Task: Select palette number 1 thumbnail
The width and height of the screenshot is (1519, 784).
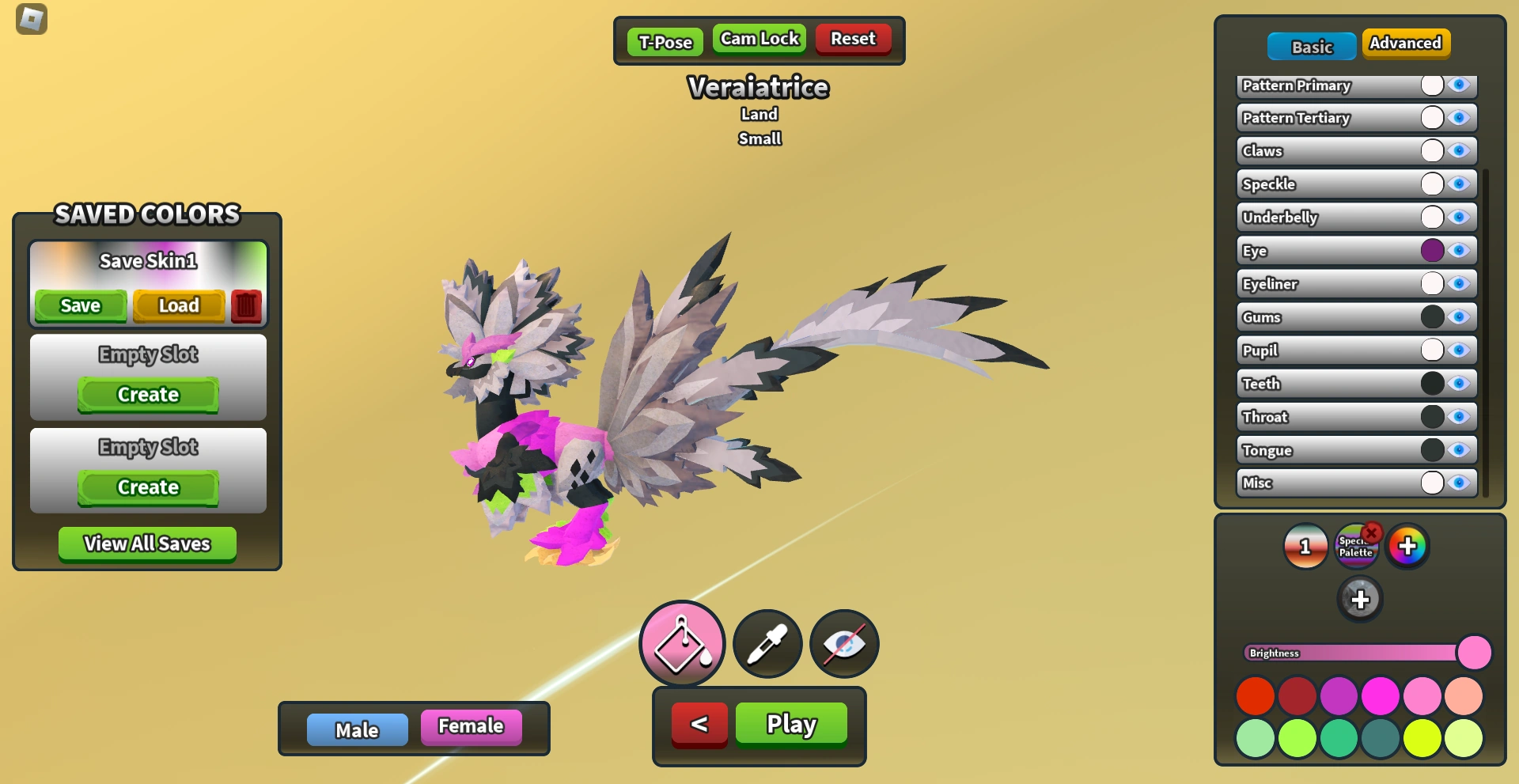Action: [1305, 545]
